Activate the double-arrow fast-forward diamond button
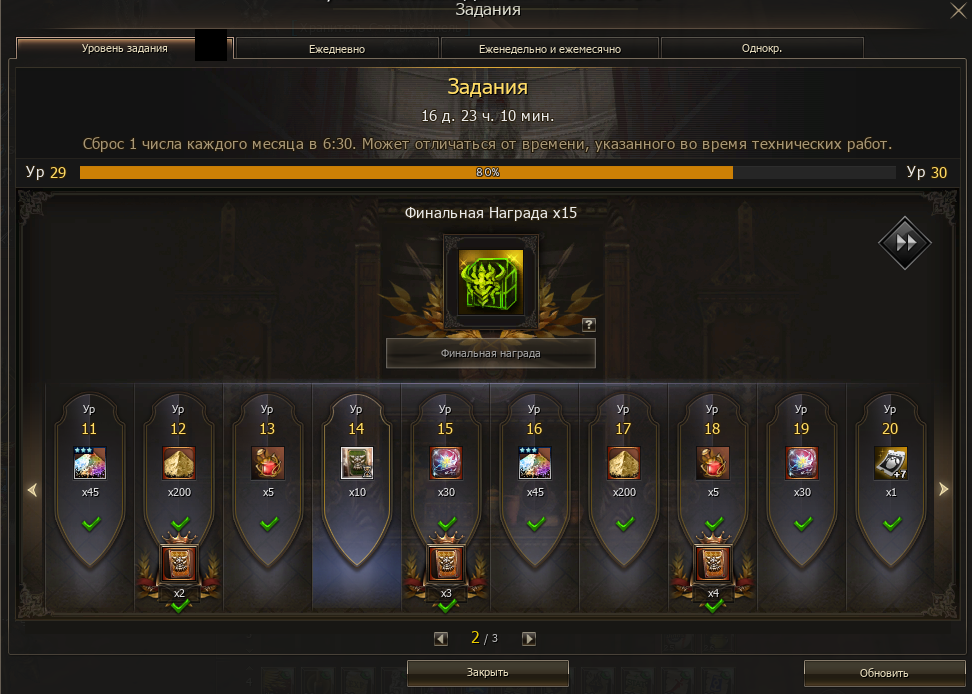Screen dimensions: 972x698 (x=904, y=243)
